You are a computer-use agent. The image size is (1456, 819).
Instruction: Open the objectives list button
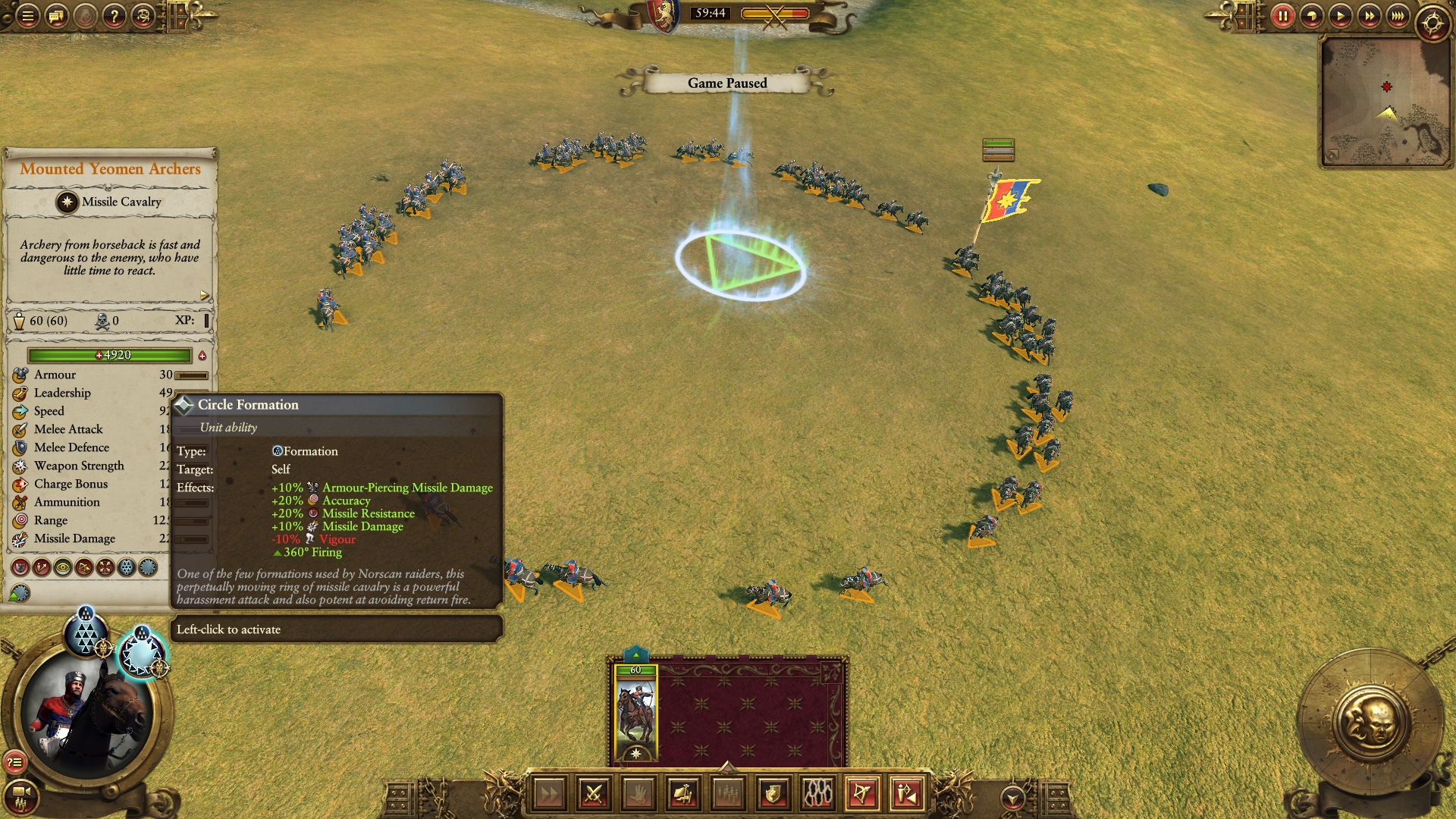tap(14, 762)
